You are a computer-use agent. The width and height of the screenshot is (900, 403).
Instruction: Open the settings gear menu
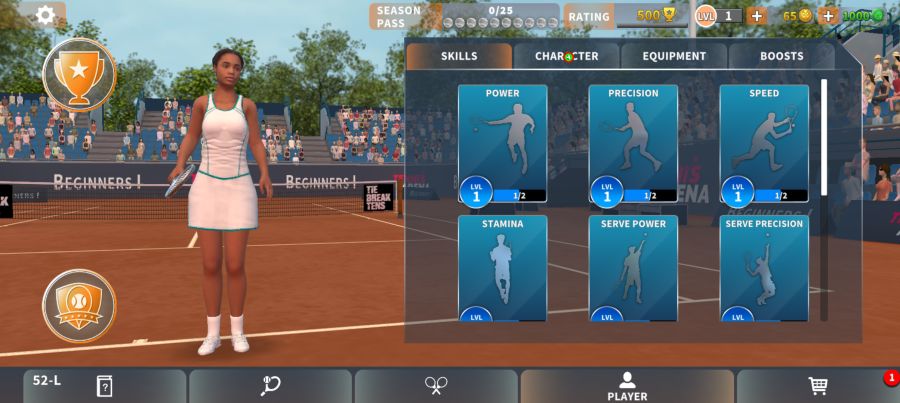[x=45, y=15]
